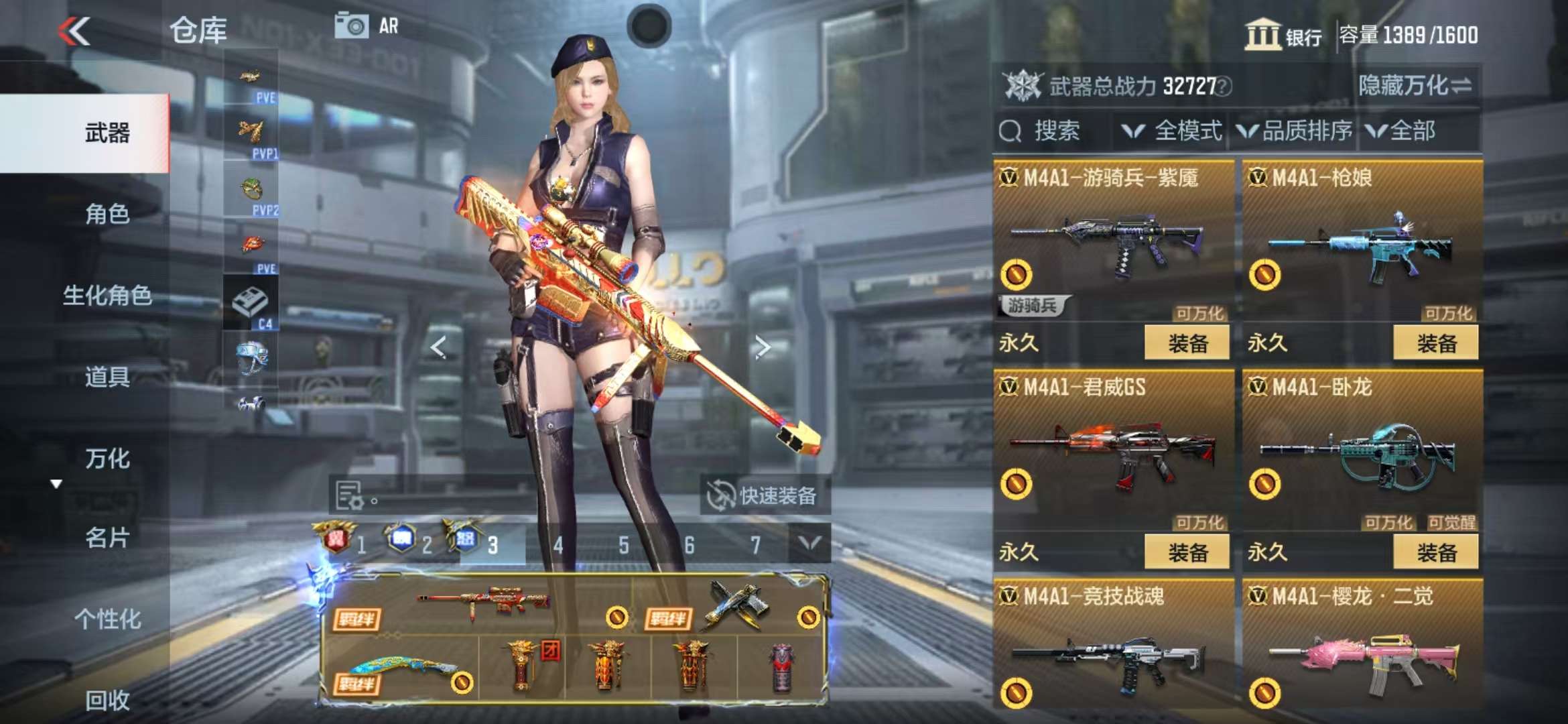Equip the M4A1-游骑兵-紫魇 rifle
This screenshot has height=724, width=1568.
(1187, 343)
